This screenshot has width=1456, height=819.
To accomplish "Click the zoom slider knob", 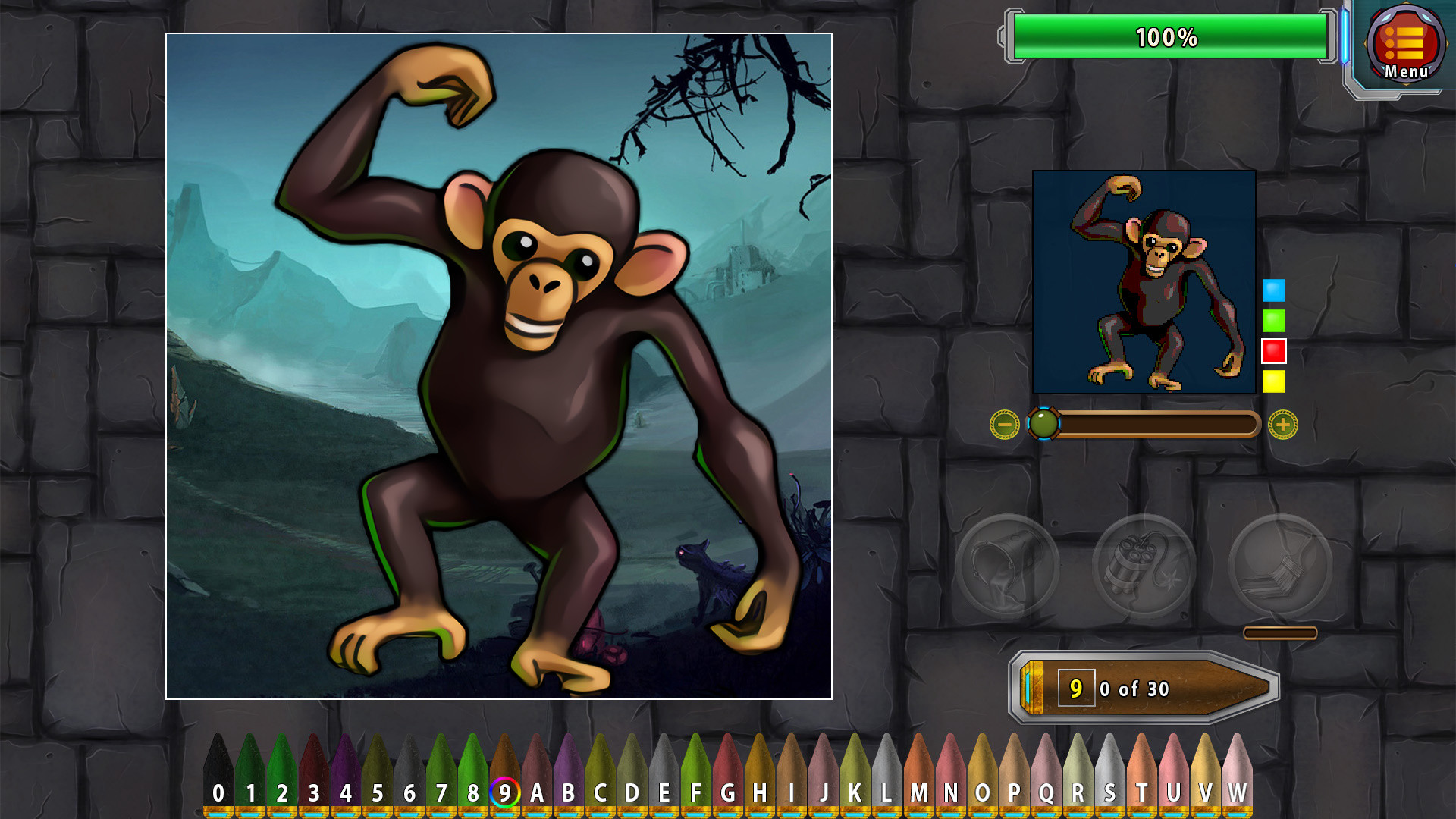I will coord(1043,425).
